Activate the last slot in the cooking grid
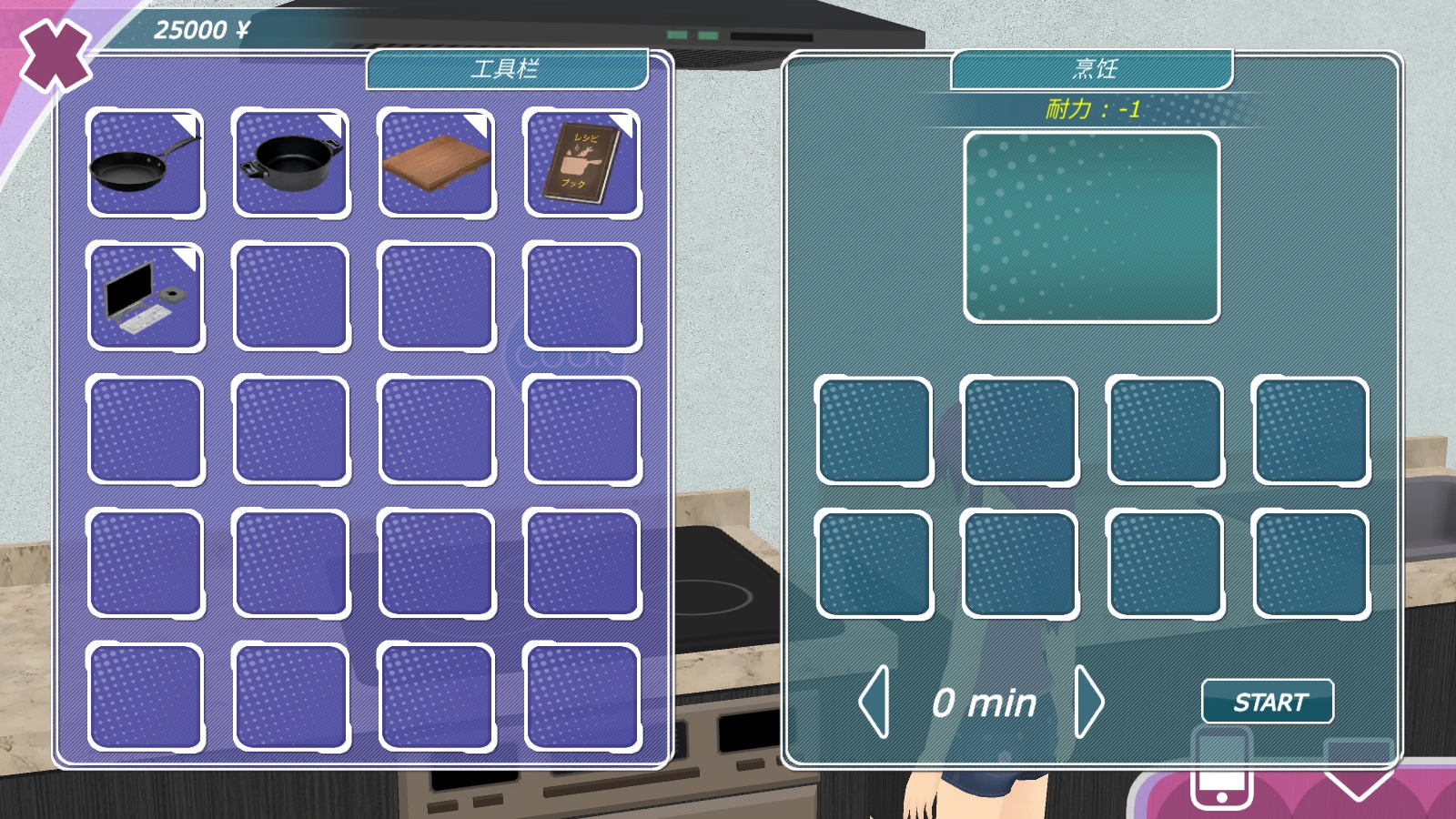Viewport: 1456px width, 819px height. click(1309, 561)
